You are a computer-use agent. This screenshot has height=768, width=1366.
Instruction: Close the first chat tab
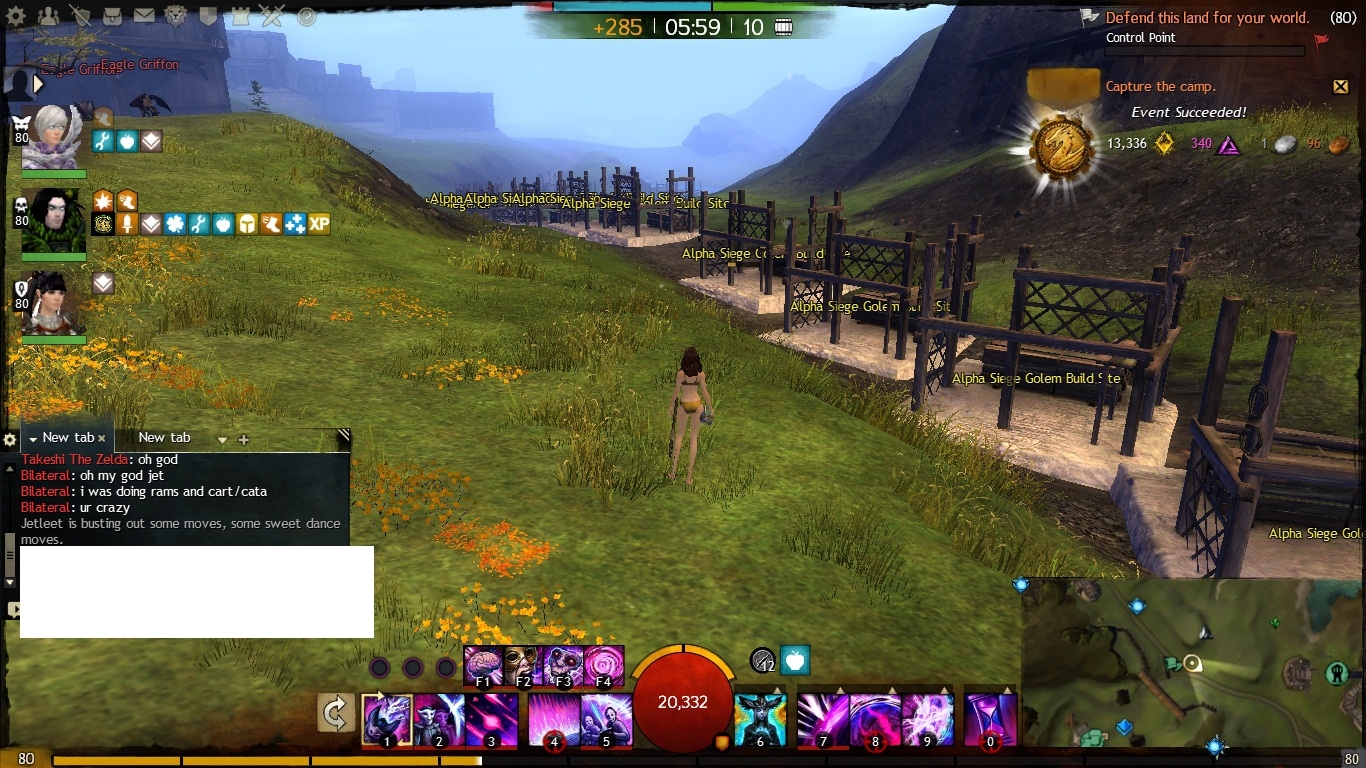pyautogui.click(x=102, y=438)
